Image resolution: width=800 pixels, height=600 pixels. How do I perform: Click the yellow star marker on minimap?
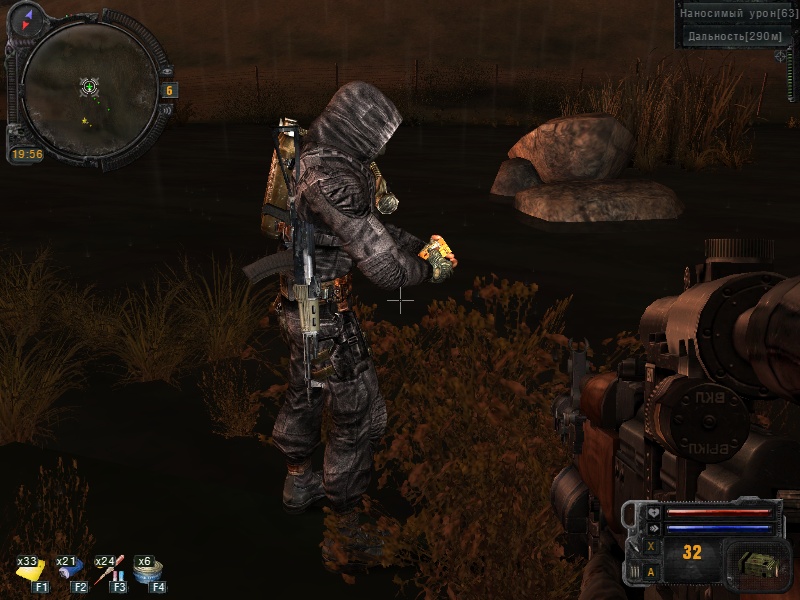click(x=84, y=121)
